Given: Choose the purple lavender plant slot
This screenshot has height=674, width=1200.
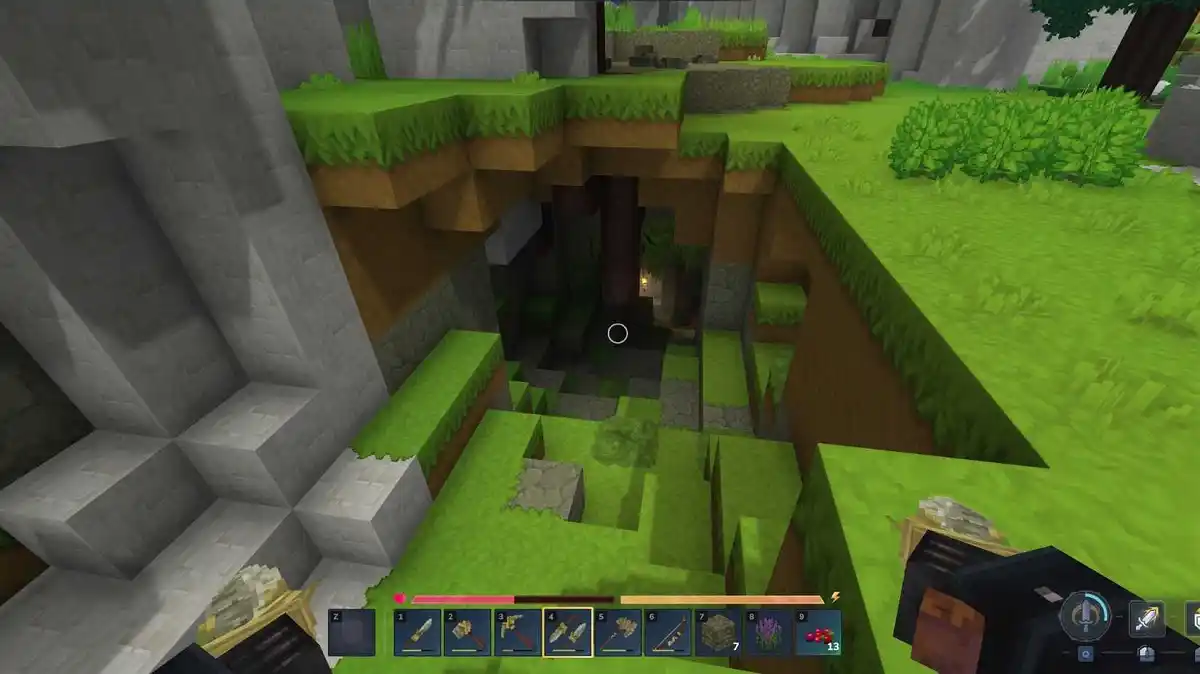Looking at the screenshot, I should click(767, 633).
